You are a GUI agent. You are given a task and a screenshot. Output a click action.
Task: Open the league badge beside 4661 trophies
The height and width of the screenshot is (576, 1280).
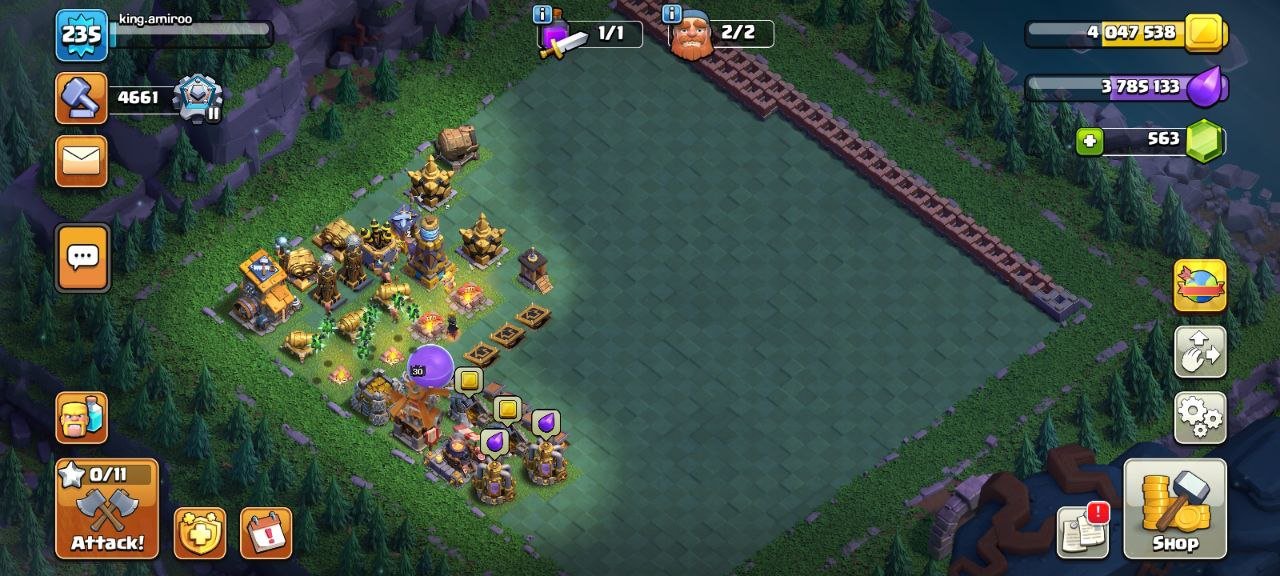[196, 97]
